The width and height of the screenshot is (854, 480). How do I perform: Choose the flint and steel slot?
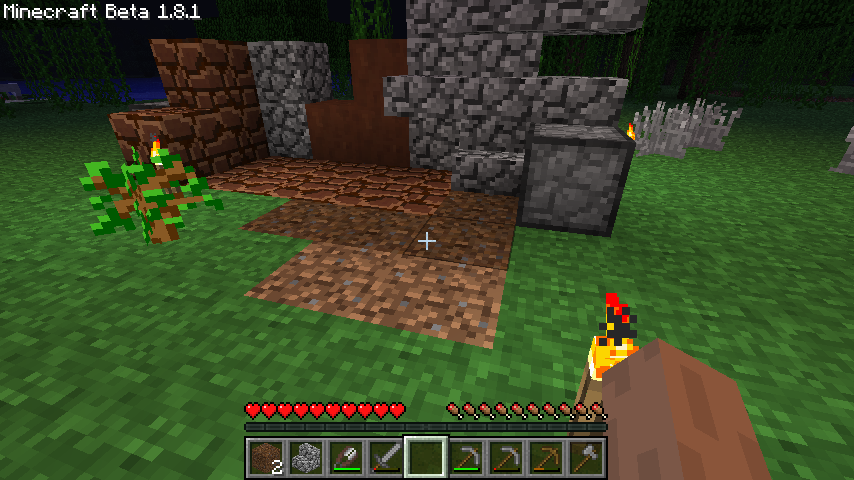coord(346,458)
